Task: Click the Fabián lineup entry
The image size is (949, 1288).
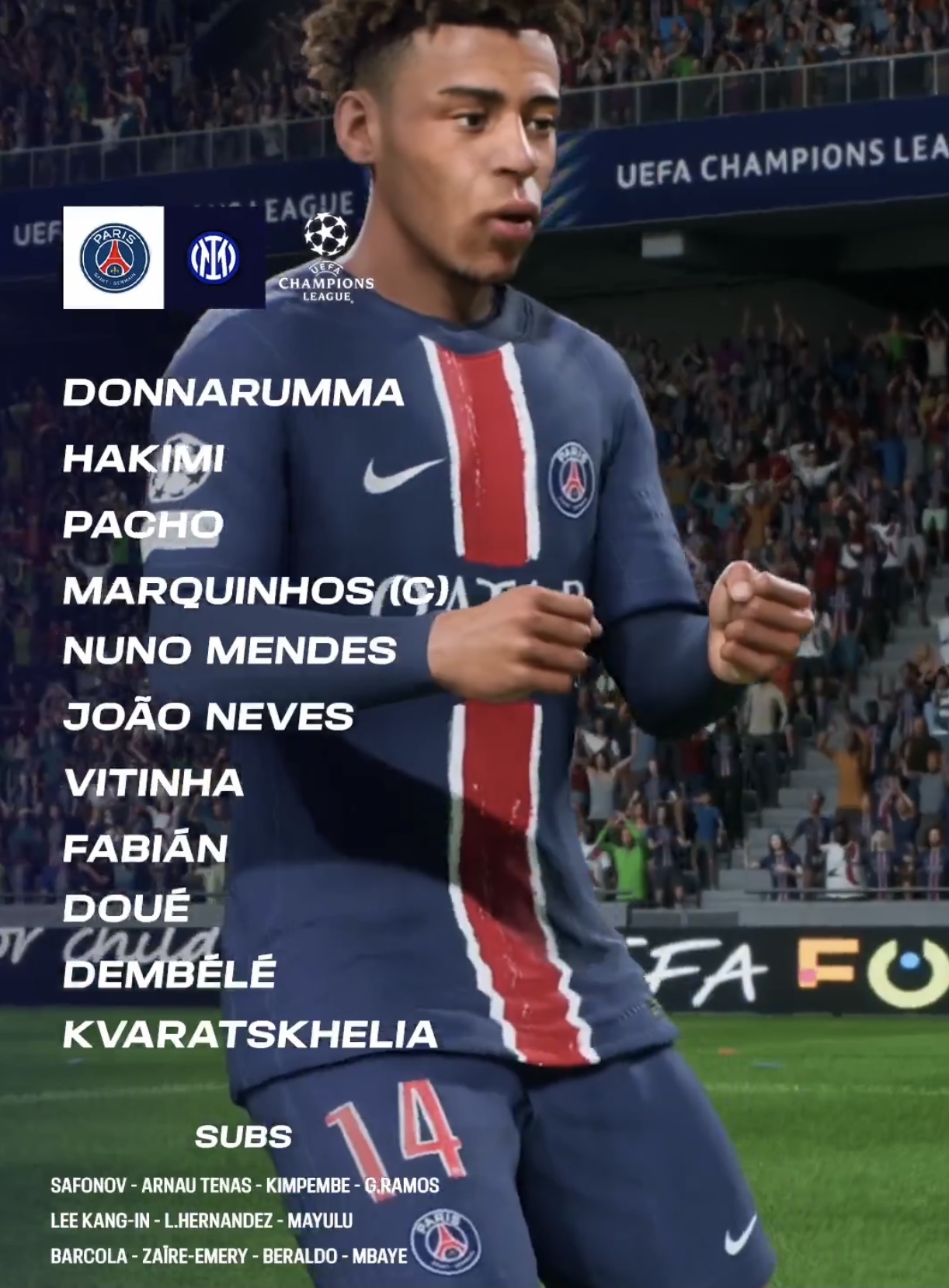Action: tap(145, 849)
